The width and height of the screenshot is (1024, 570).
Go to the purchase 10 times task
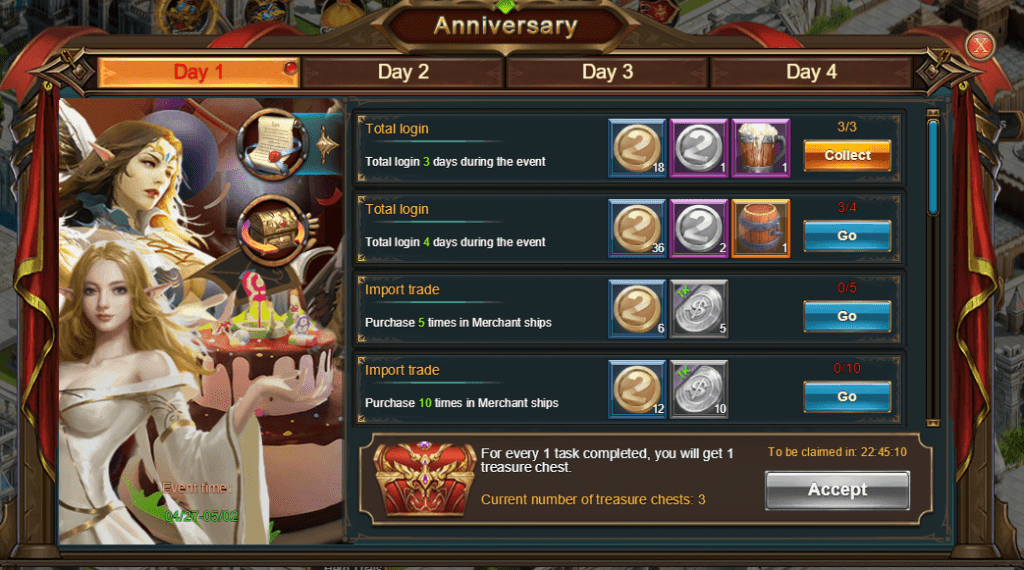(x=847, y=397)
